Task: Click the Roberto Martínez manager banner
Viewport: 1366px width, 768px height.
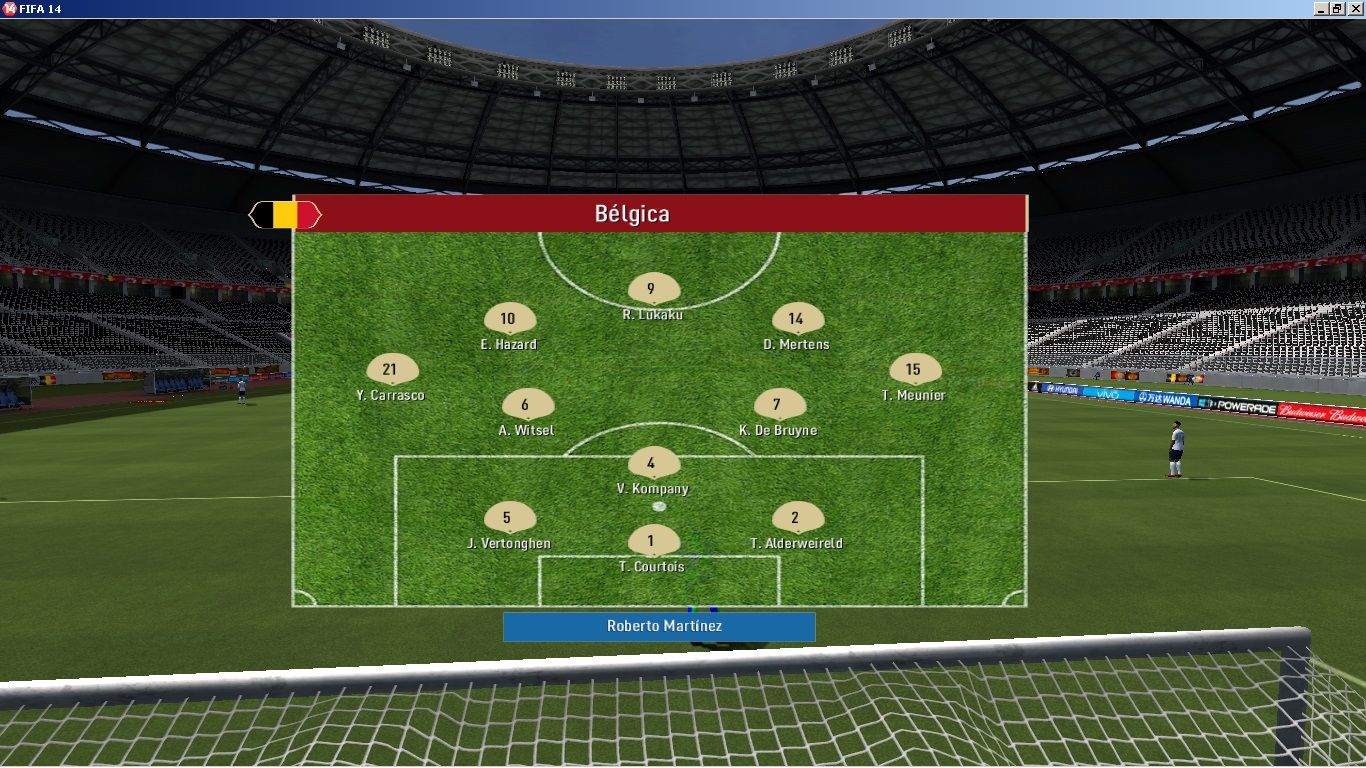Action: click(x=659, y=627)
